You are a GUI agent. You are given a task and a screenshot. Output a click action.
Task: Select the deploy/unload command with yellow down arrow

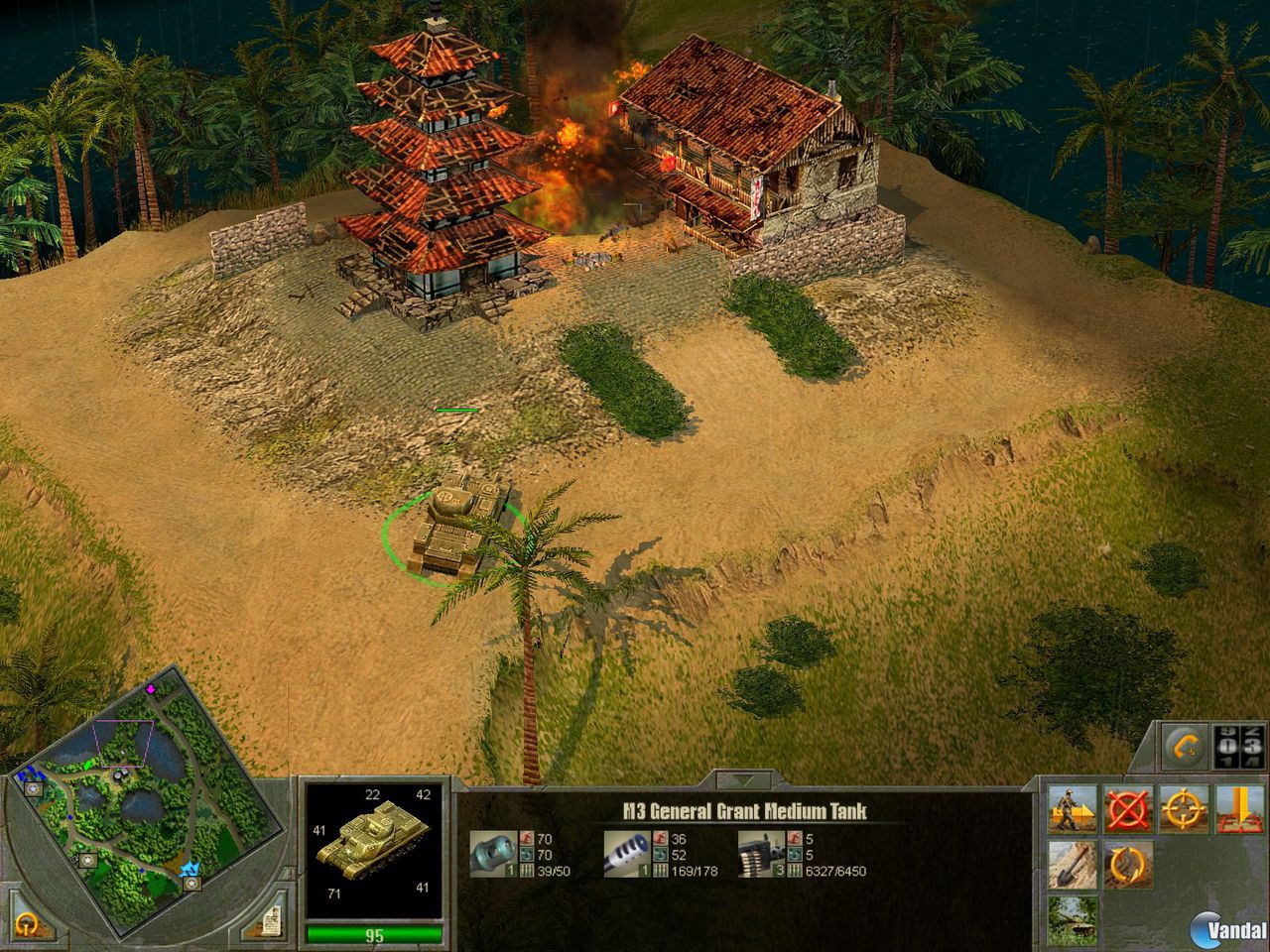pos(1239,808)
